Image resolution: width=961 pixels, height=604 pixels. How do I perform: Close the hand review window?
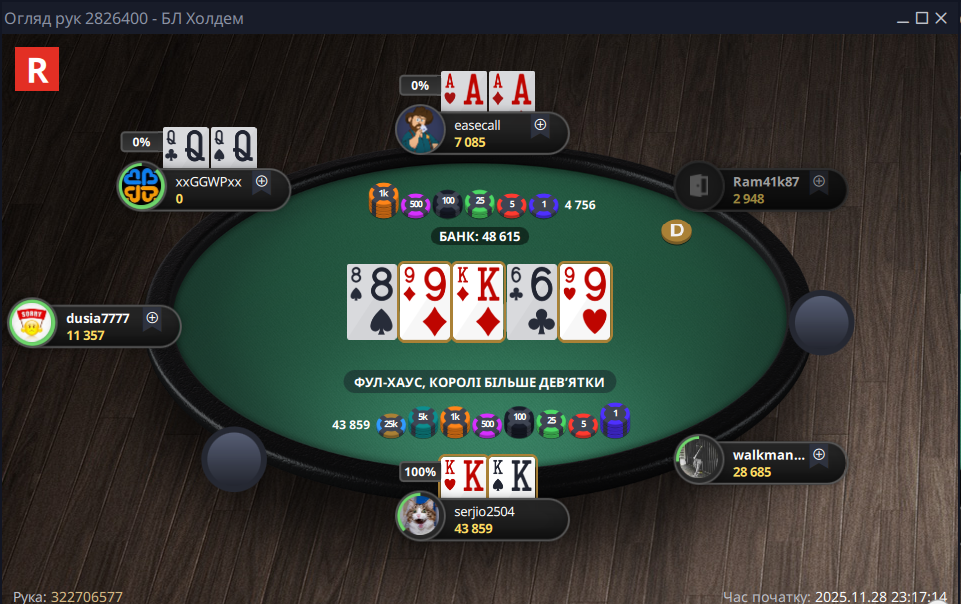(943, 18)
